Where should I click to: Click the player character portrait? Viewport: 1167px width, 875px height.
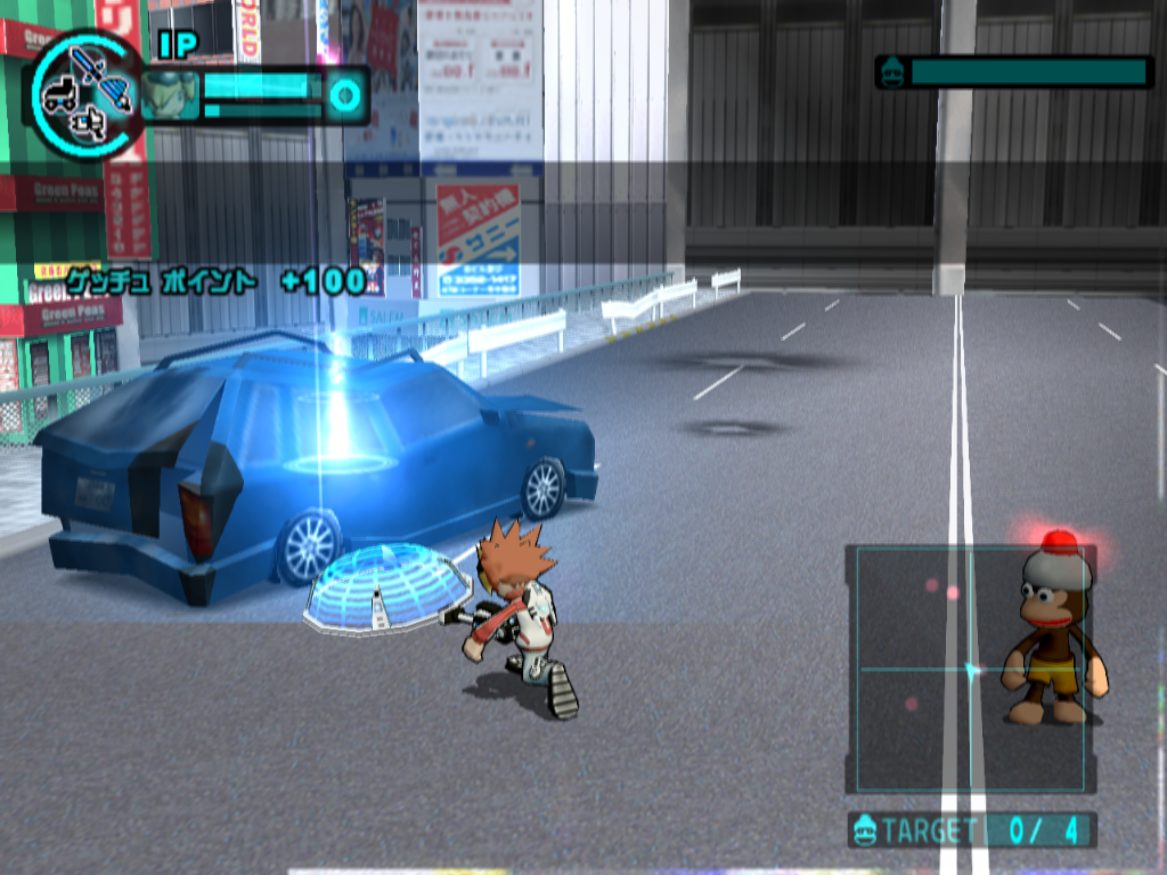(170, 96)
